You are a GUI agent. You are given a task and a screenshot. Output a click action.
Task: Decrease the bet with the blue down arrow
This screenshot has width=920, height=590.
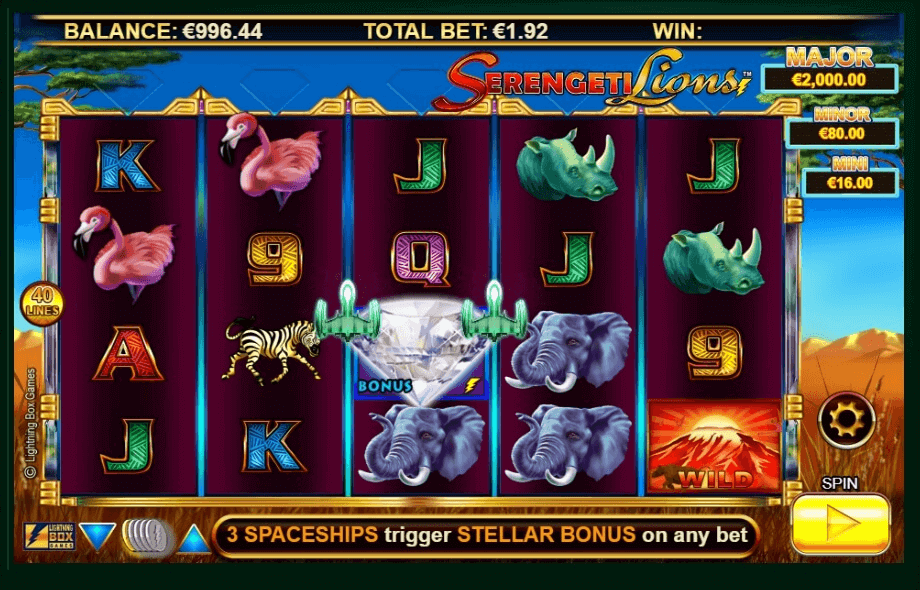pos(97,537)
